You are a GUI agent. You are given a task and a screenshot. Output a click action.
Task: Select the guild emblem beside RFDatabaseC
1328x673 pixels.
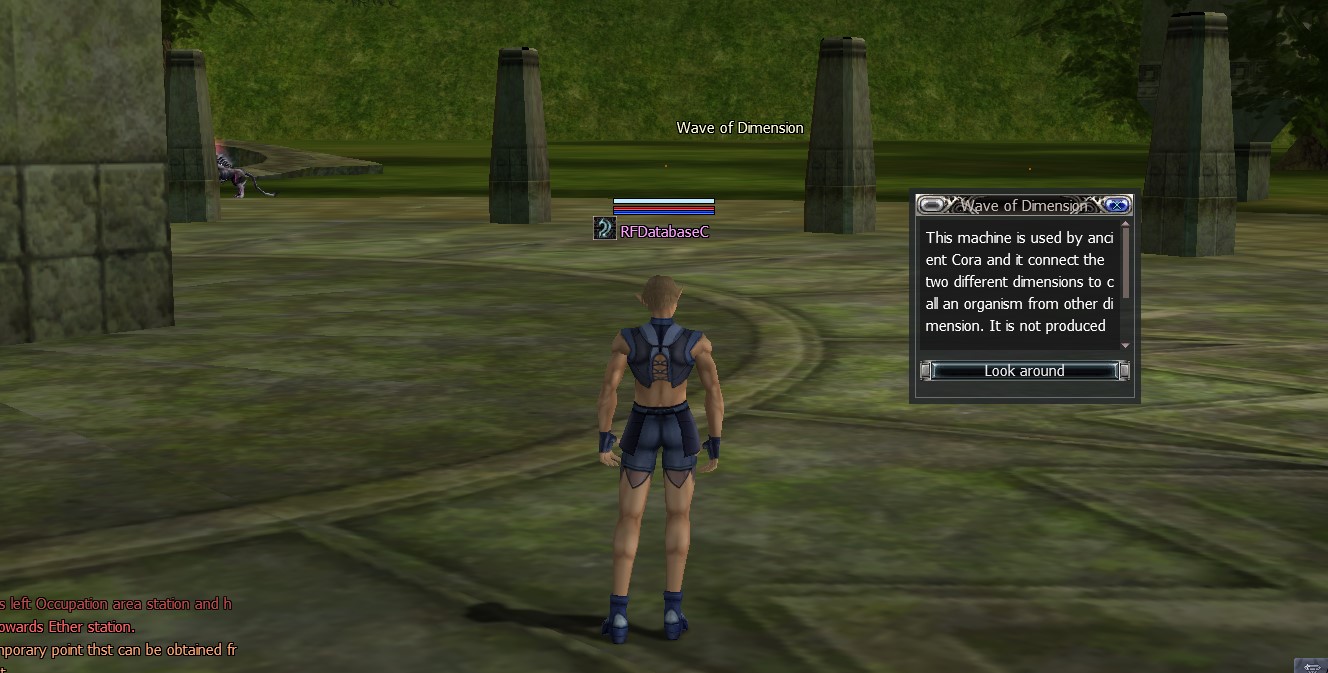click(604, 230)
